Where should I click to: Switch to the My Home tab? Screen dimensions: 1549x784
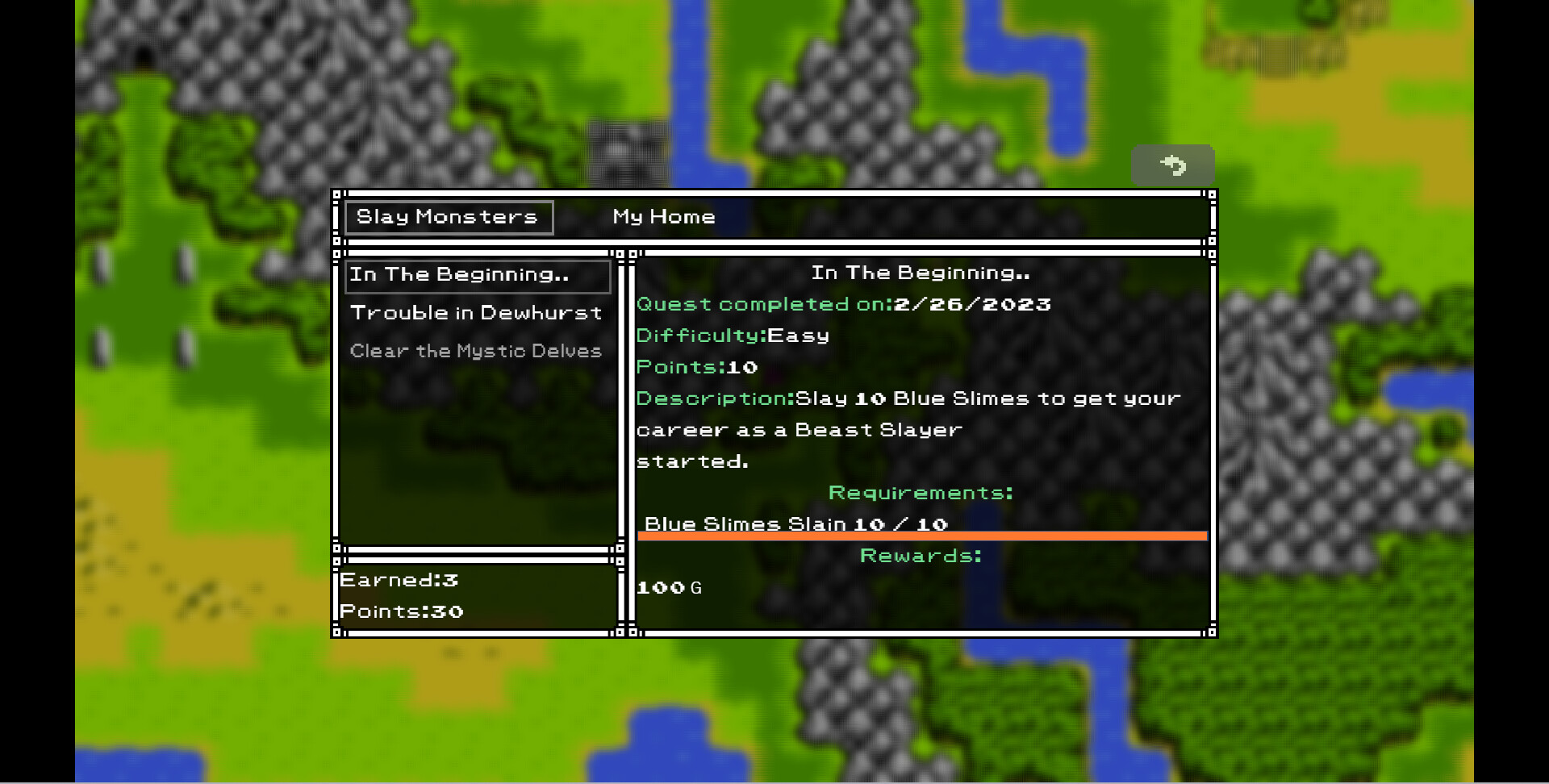tap(662, 216)
